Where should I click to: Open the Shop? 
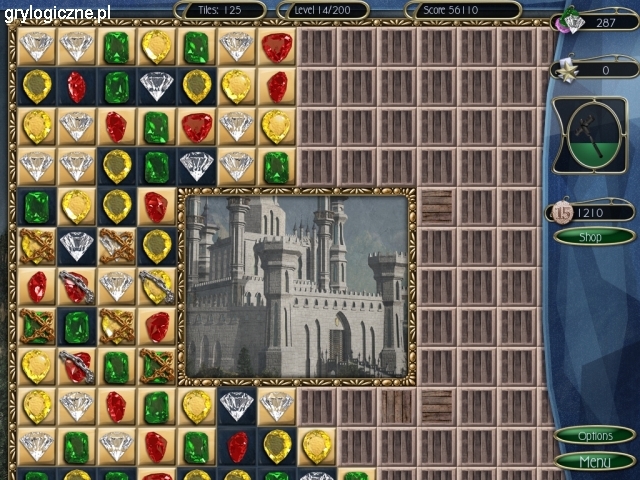[594, 236]
